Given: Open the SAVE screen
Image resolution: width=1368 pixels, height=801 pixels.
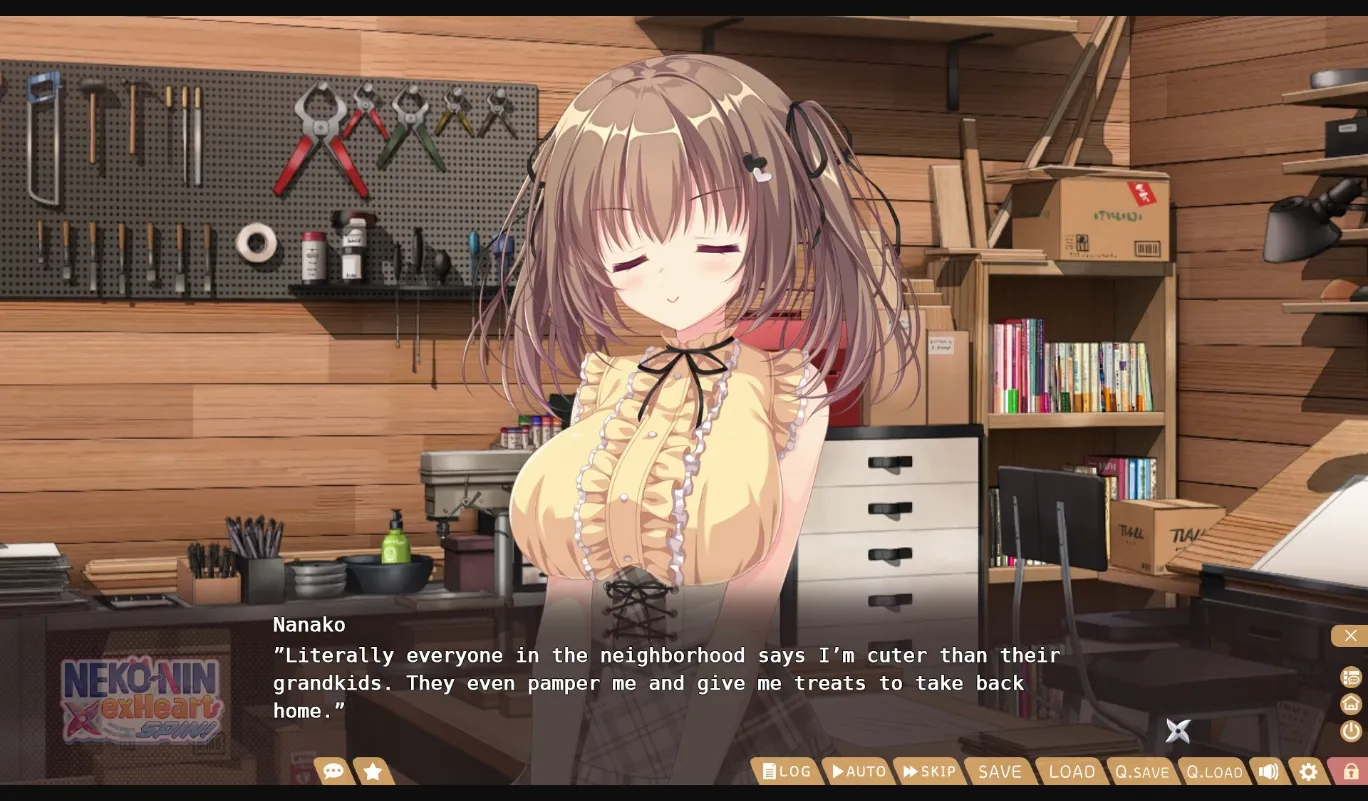Looking at the screenshot, I should click(x=998, y=771).
